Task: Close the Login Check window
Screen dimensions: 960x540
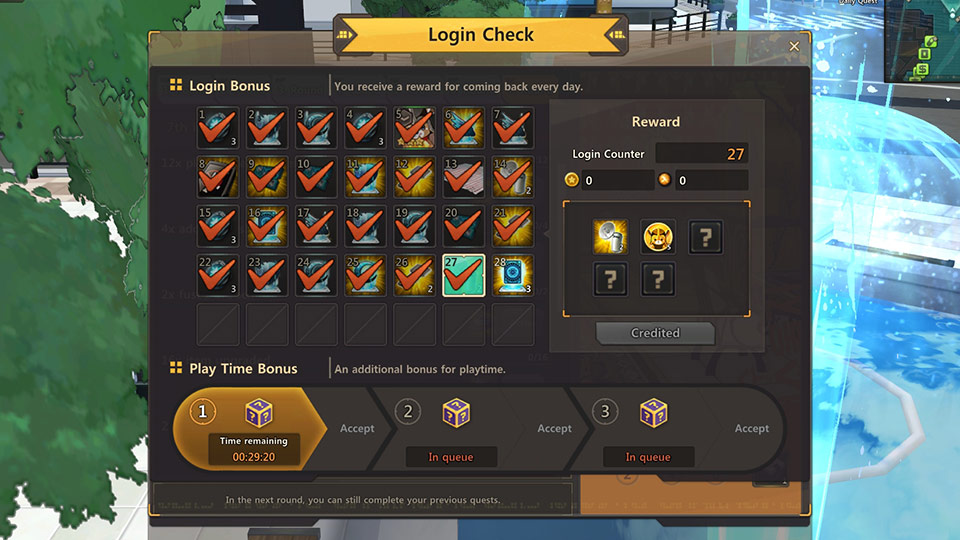Action: 794,46
